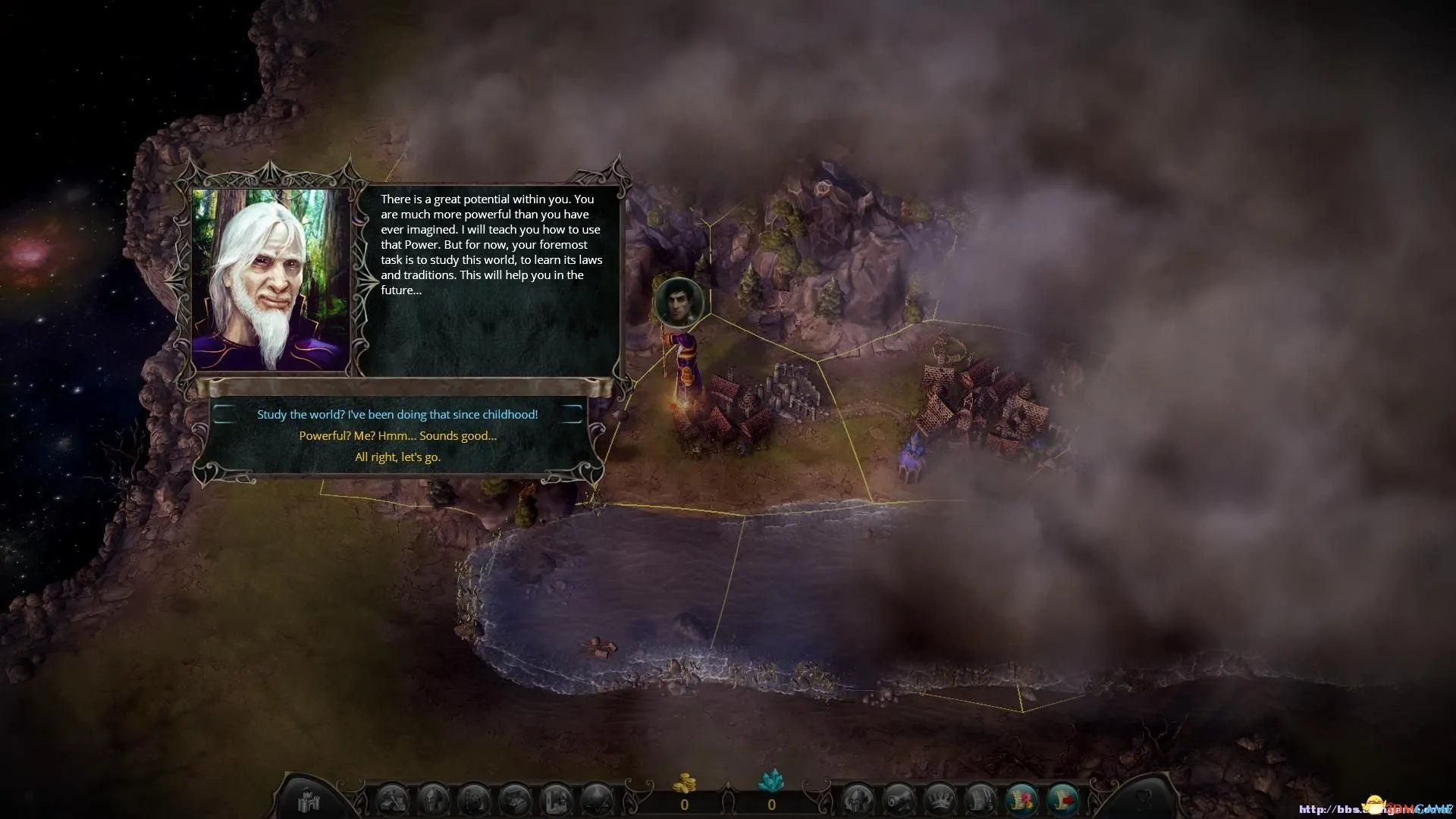Choose "Study the world? I've been doing that since childhood!"
This screenshot has height=819, width=1456.
tap(397, 415)
